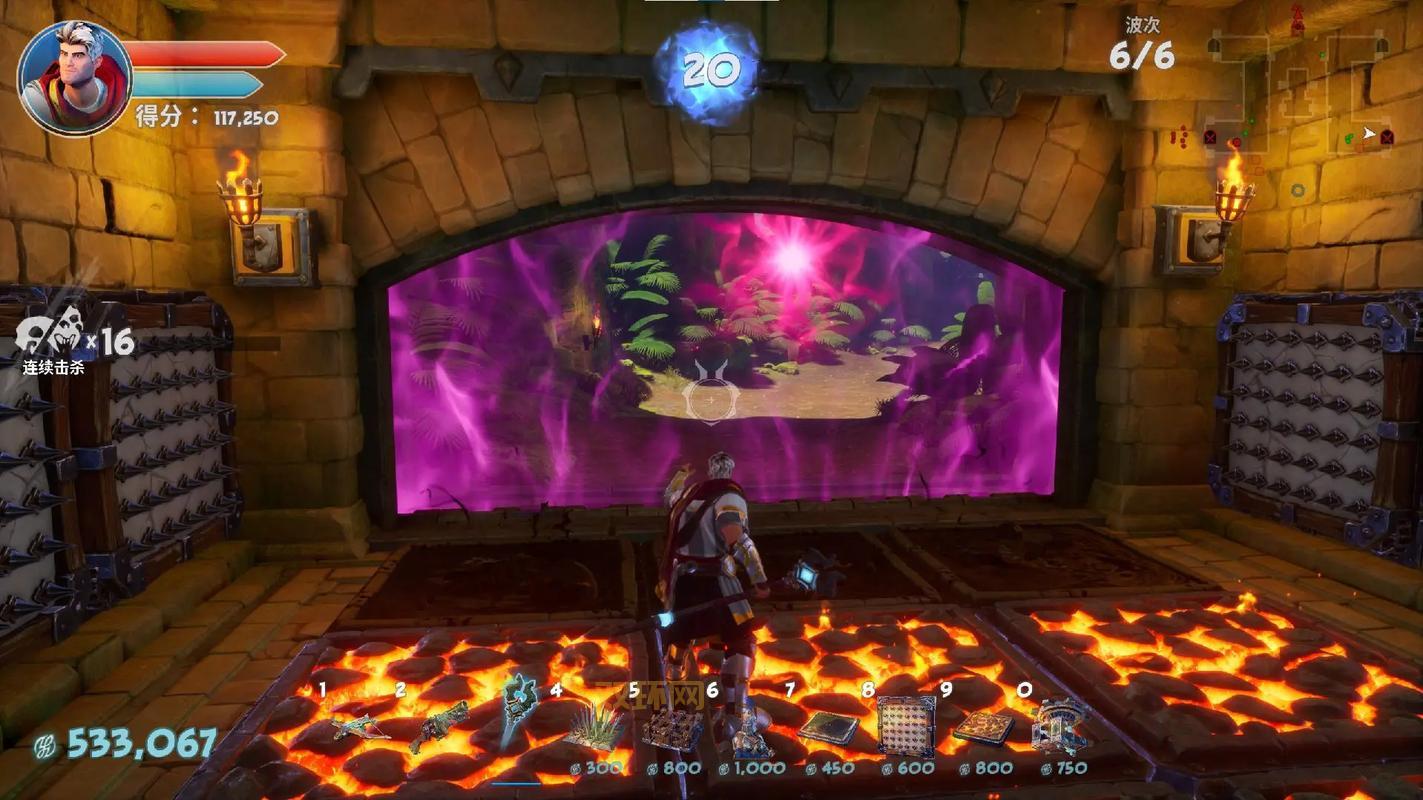Choose the spike grass trap costing 300
Screen dimensions: 1423x800
coord(596,727)
